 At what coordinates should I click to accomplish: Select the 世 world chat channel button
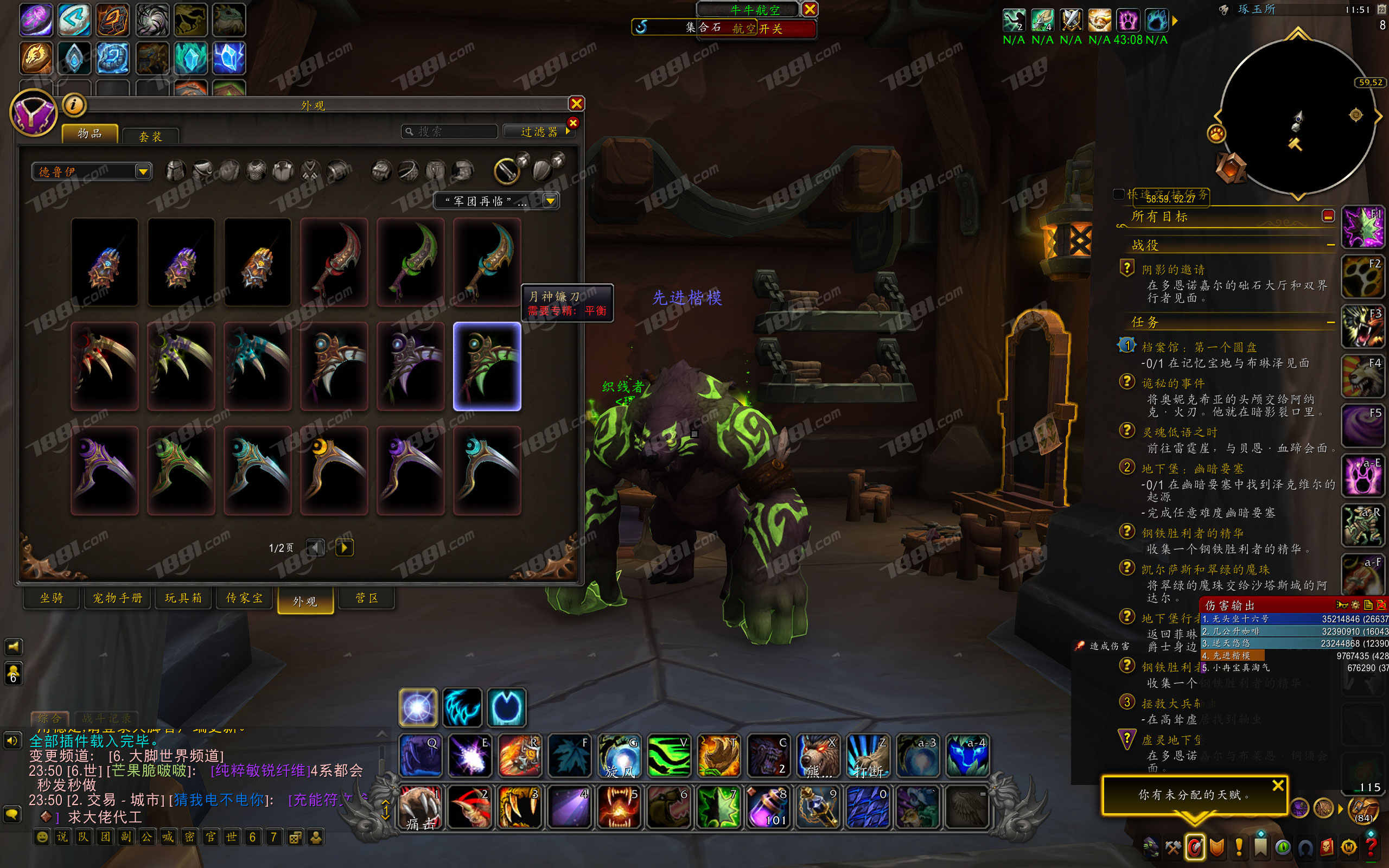[231, 837]
